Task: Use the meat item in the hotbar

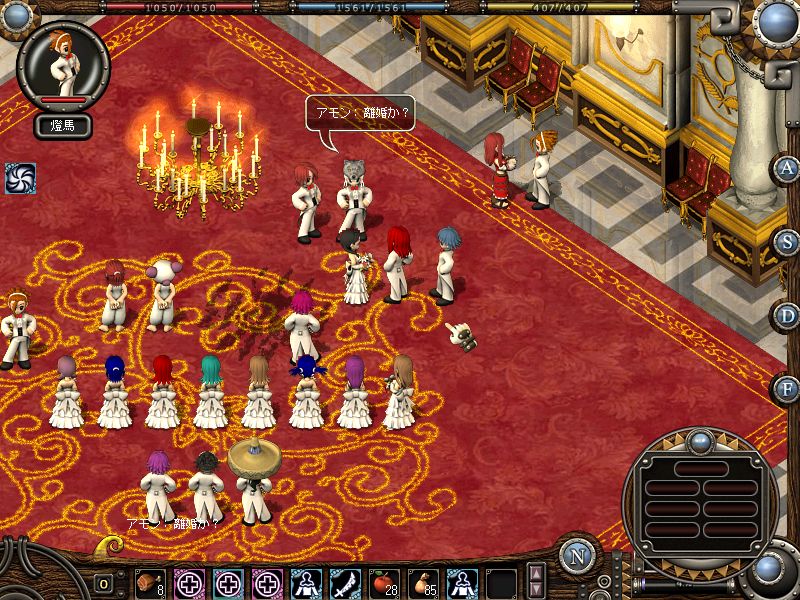Action: tap(150, 582)
